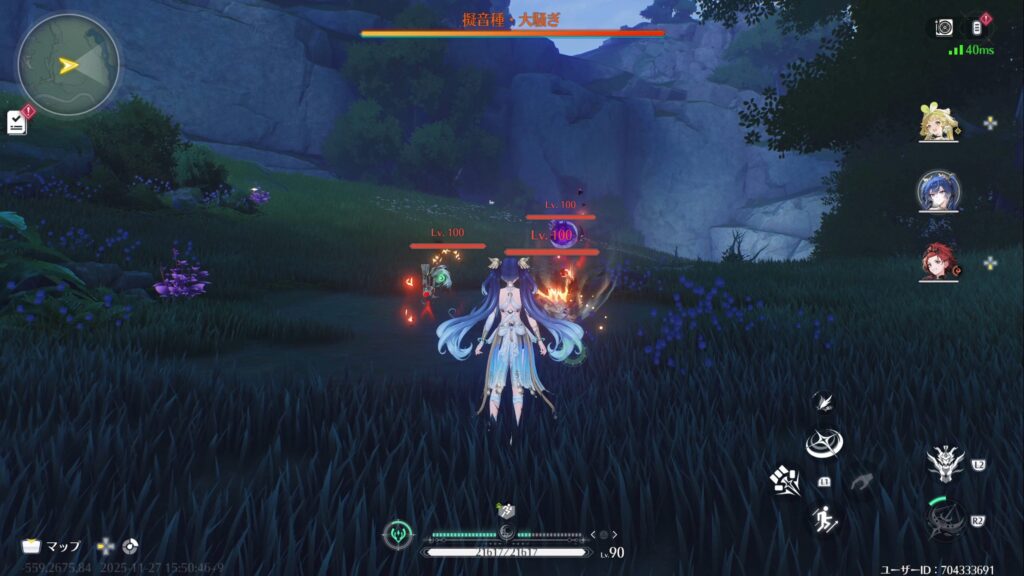This screenshot has width=1024, height=576.
Task: Open the quest log icon with red alert
Action: click(17, 122)
